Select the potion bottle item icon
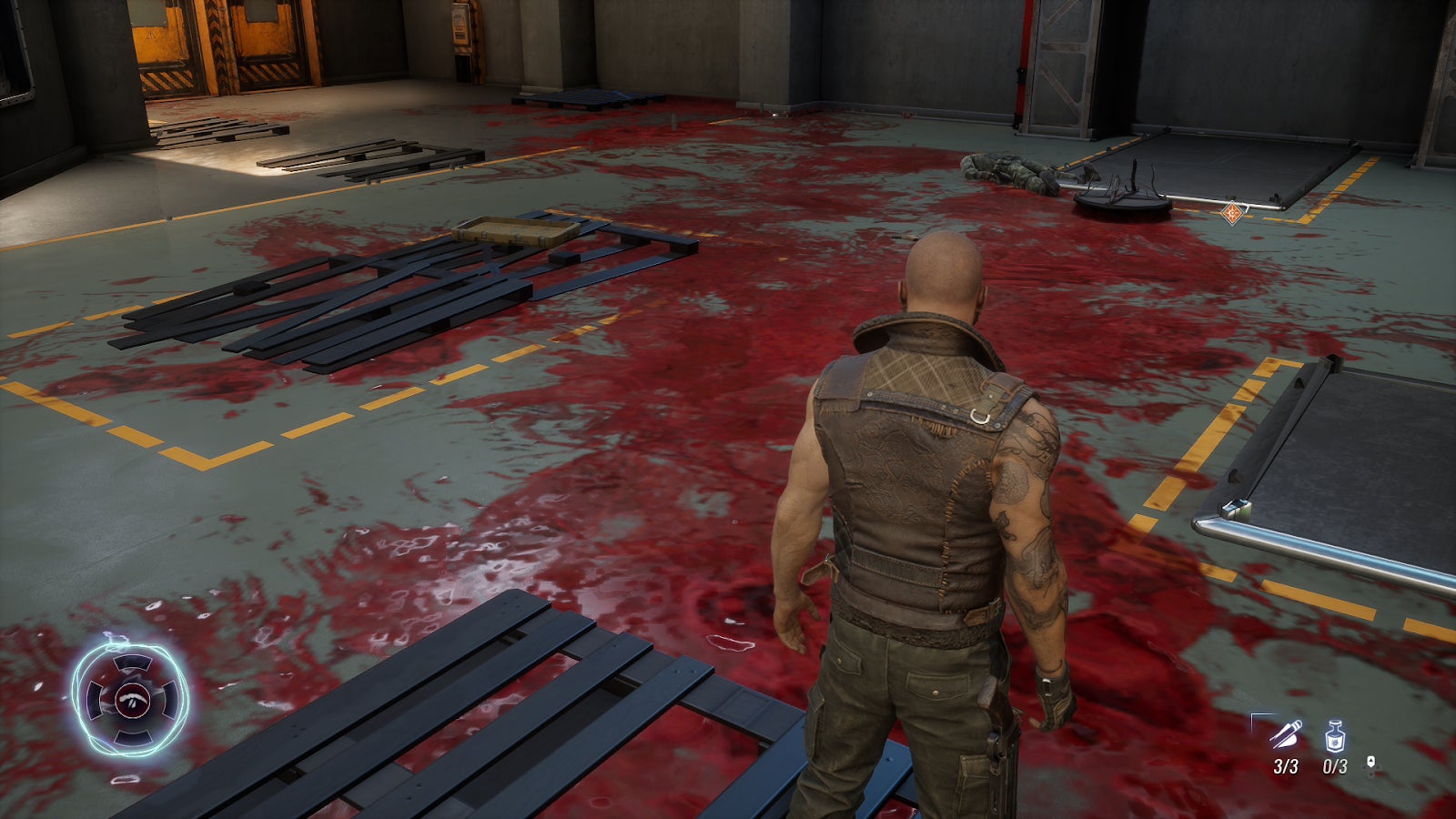The image size is (1456, 819). click(x=1334, y=734)
